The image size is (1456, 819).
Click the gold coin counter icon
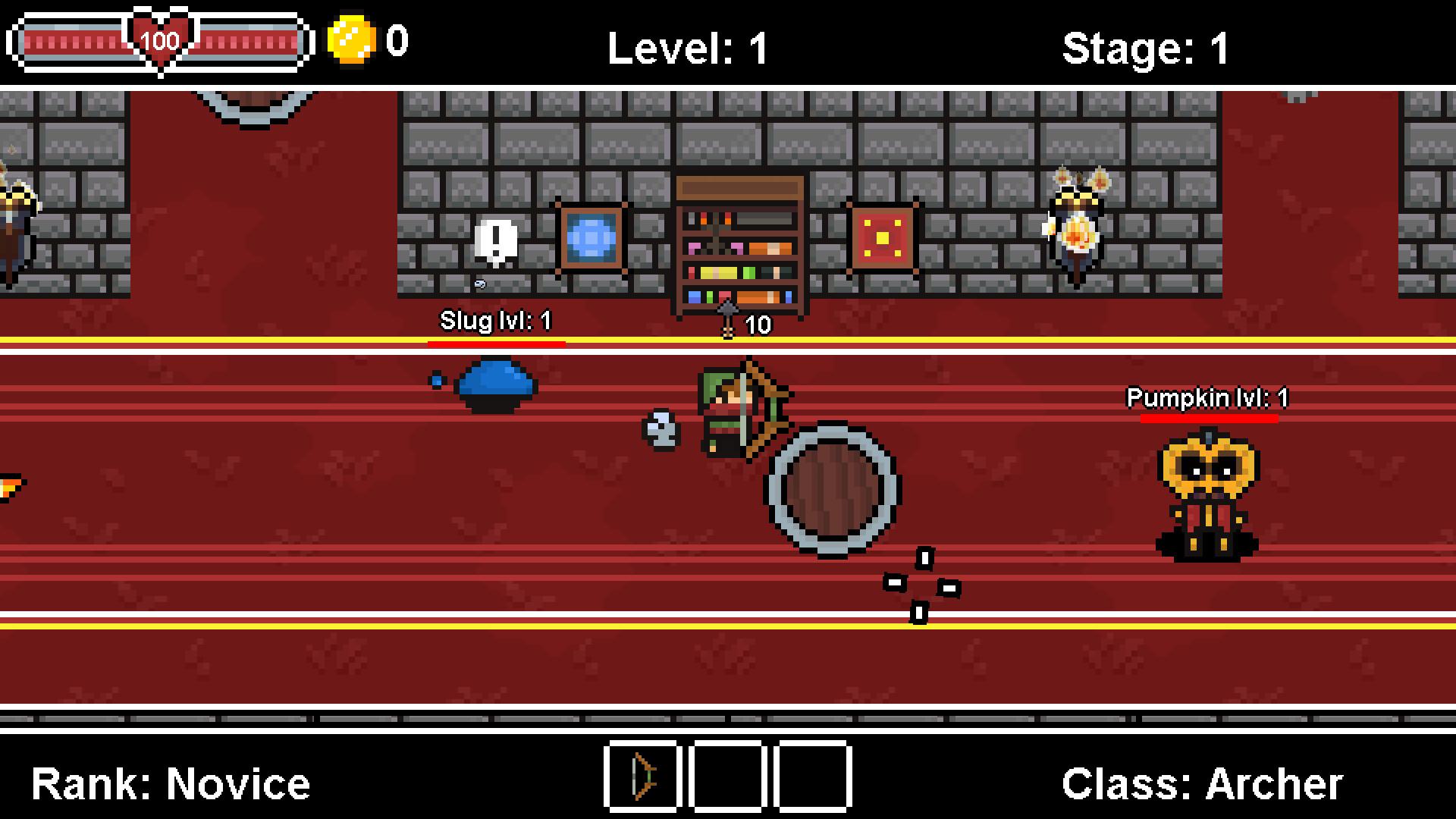point(351,42)
